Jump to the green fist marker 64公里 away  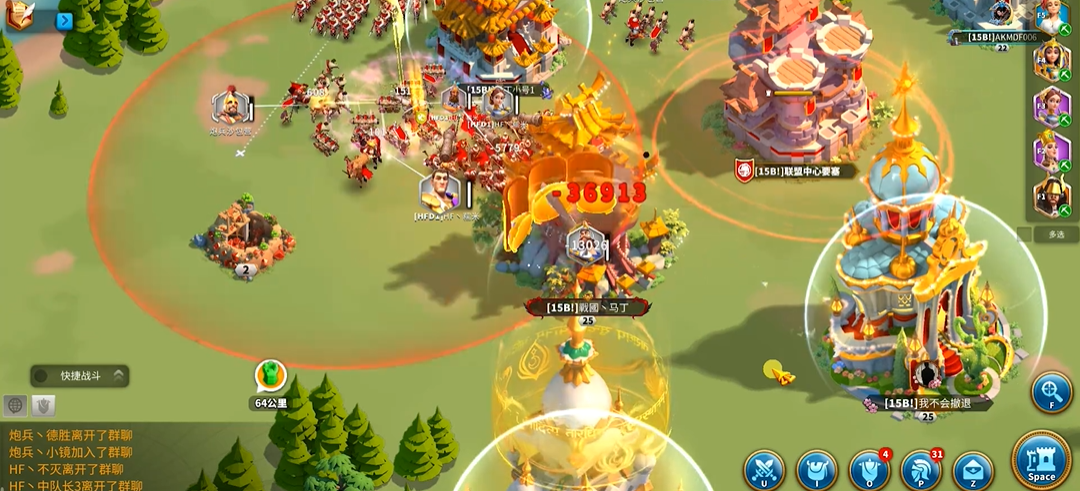coord(269,376)
